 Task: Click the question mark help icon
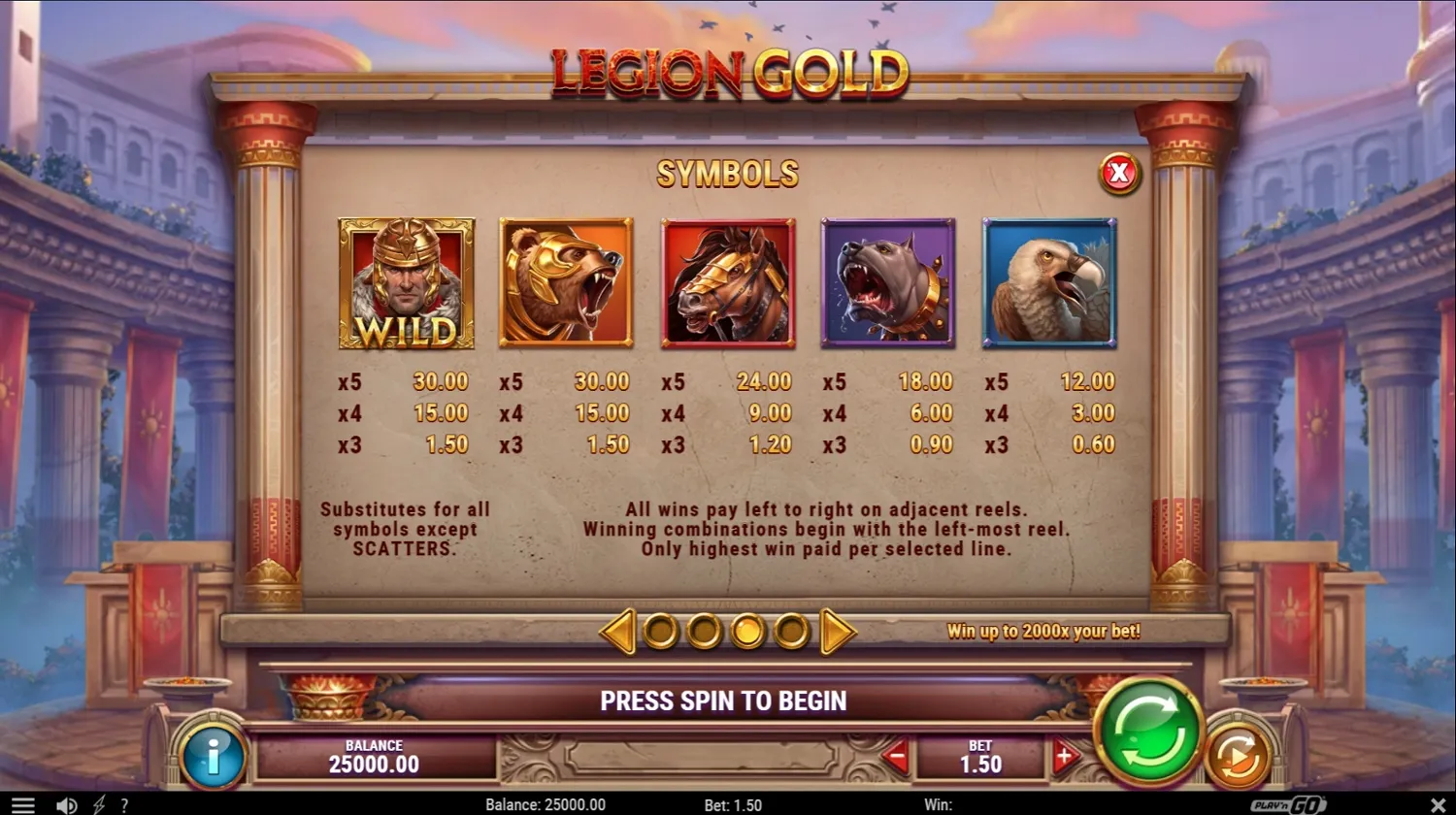124,804
